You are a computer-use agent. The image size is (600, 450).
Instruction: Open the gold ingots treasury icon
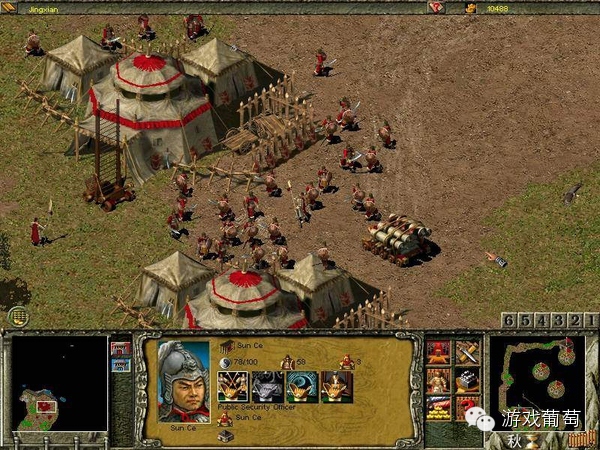(x=438, y=408)
